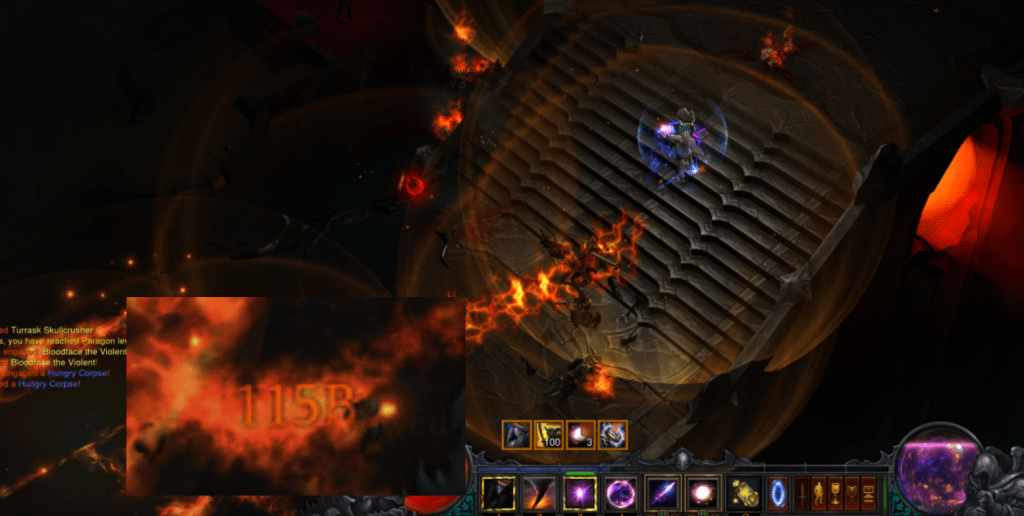Open the shield icon menu button
The height and width of the screenshot is (516, 1024).
click(852, 493)
